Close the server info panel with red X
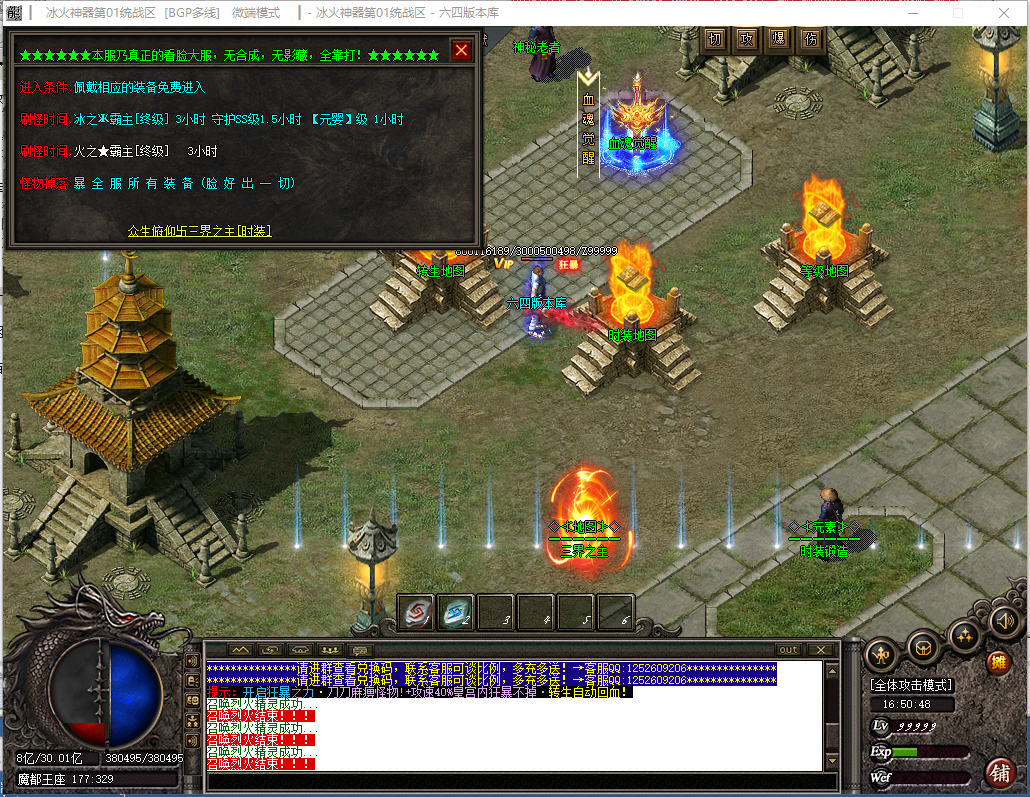The width and height of the screenshot is (1030, 797). [x=461, y=50]
